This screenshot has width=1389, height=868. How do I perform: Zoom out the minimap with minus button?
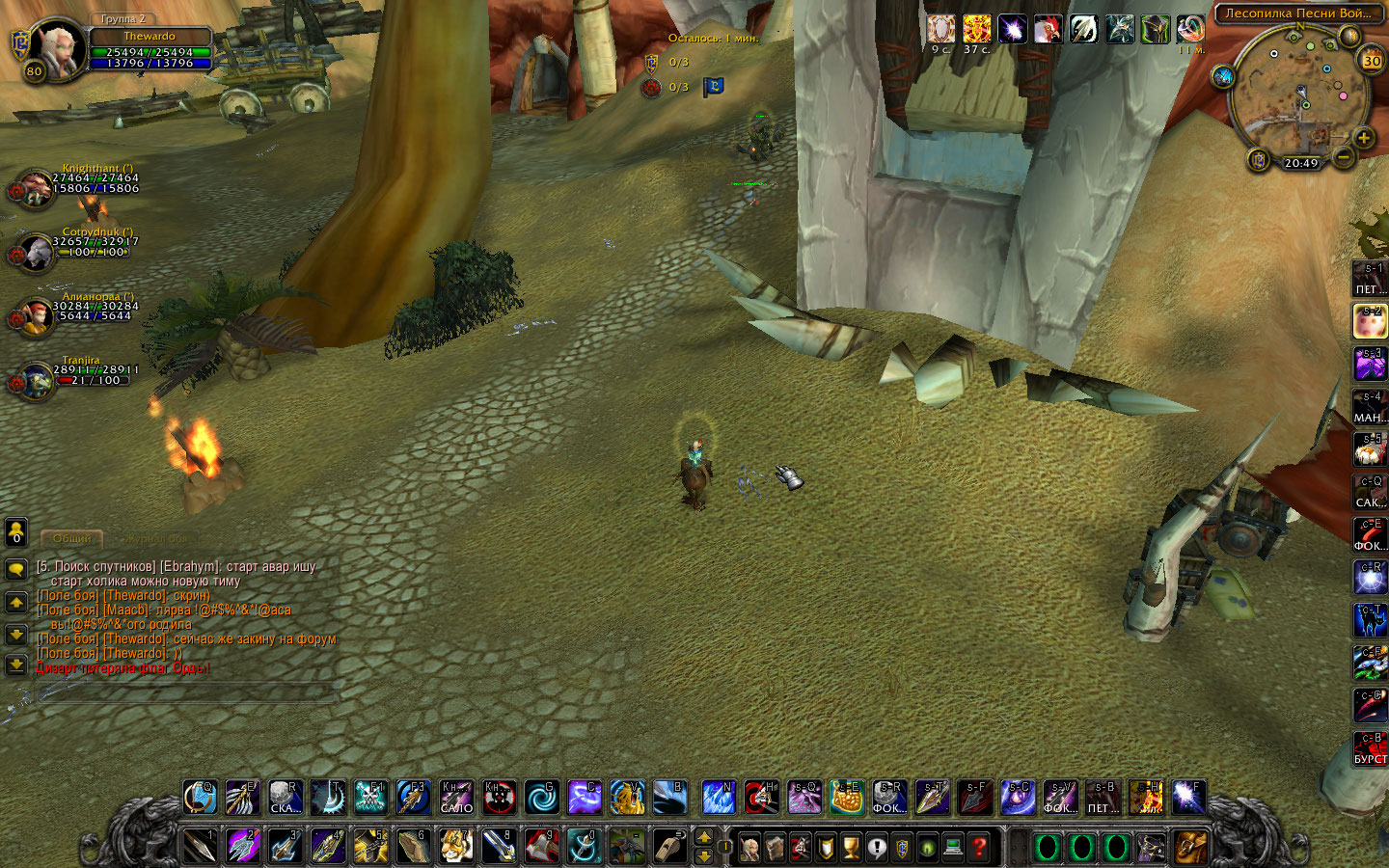coord(1342,155)
